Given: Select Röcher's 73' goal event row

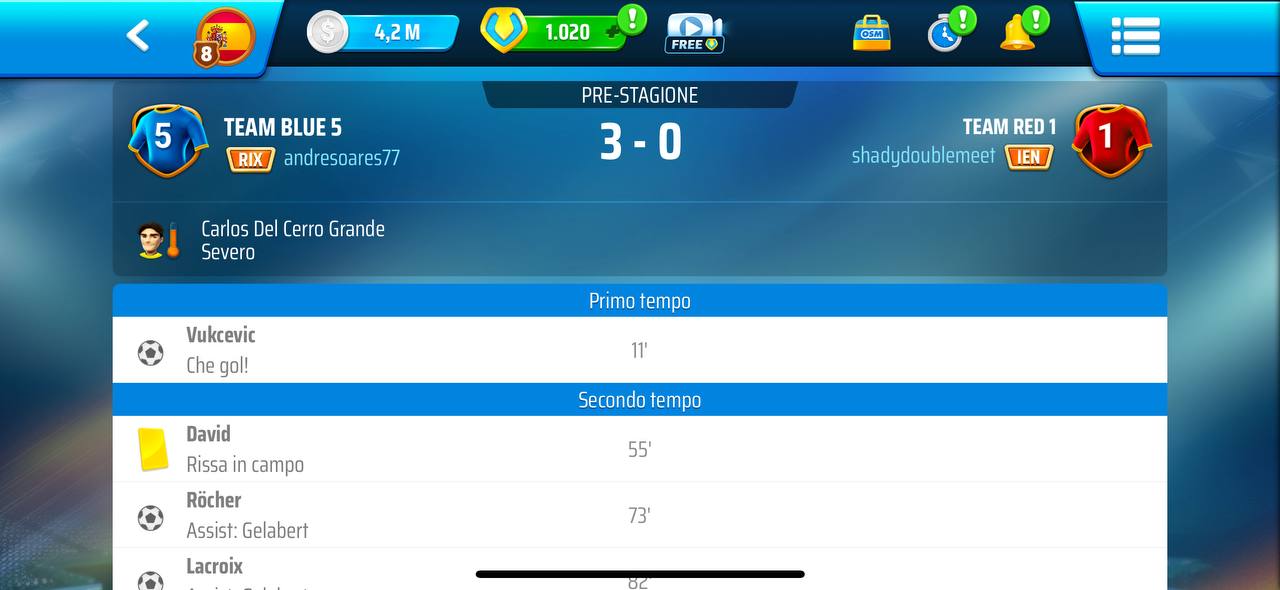Looking at the screenshot, I should point(639,515).
